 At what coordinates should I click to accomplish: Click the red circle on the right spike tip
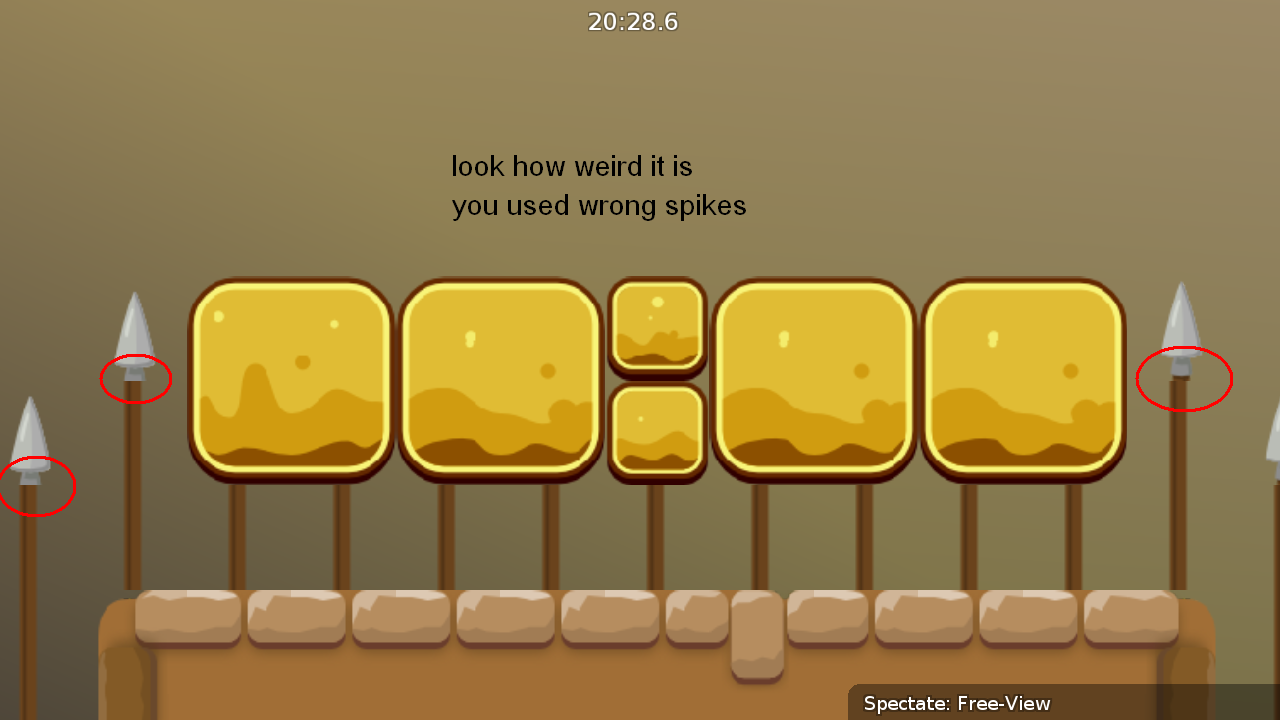pos(1184,378)
